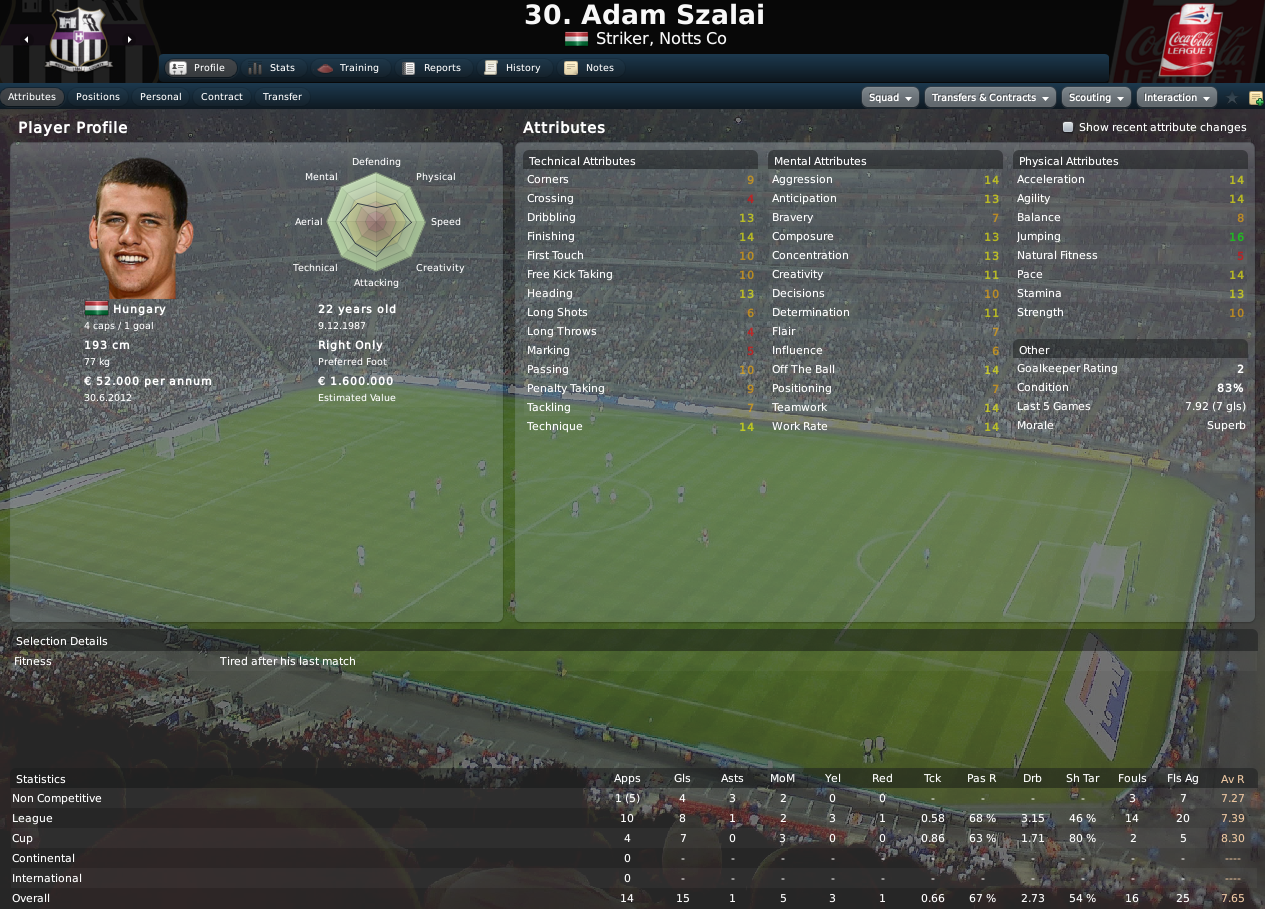Open the Scouting dropdown

[1096, 98]
